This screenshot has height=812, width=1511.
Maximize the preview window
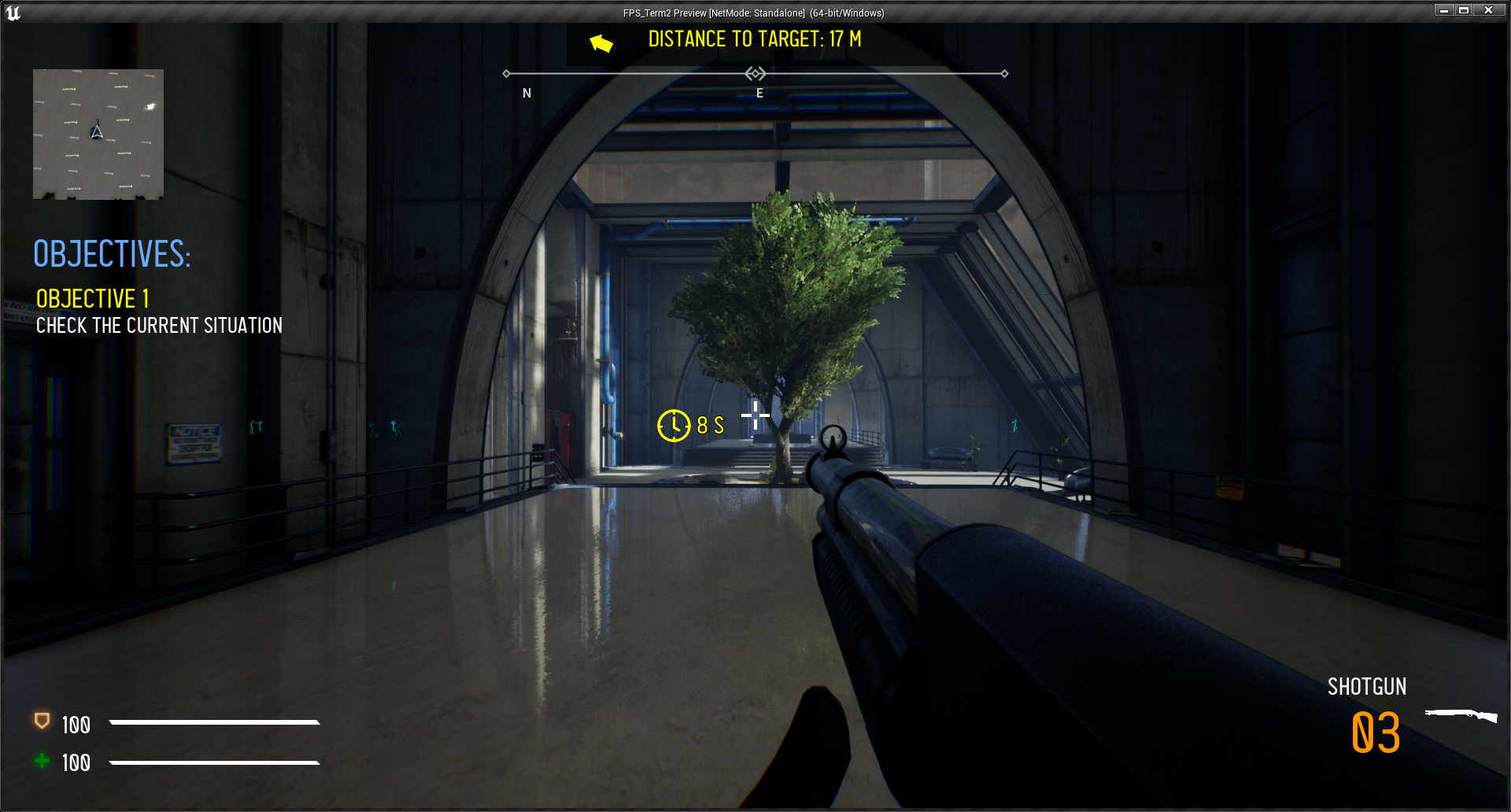click(1464, 10)
